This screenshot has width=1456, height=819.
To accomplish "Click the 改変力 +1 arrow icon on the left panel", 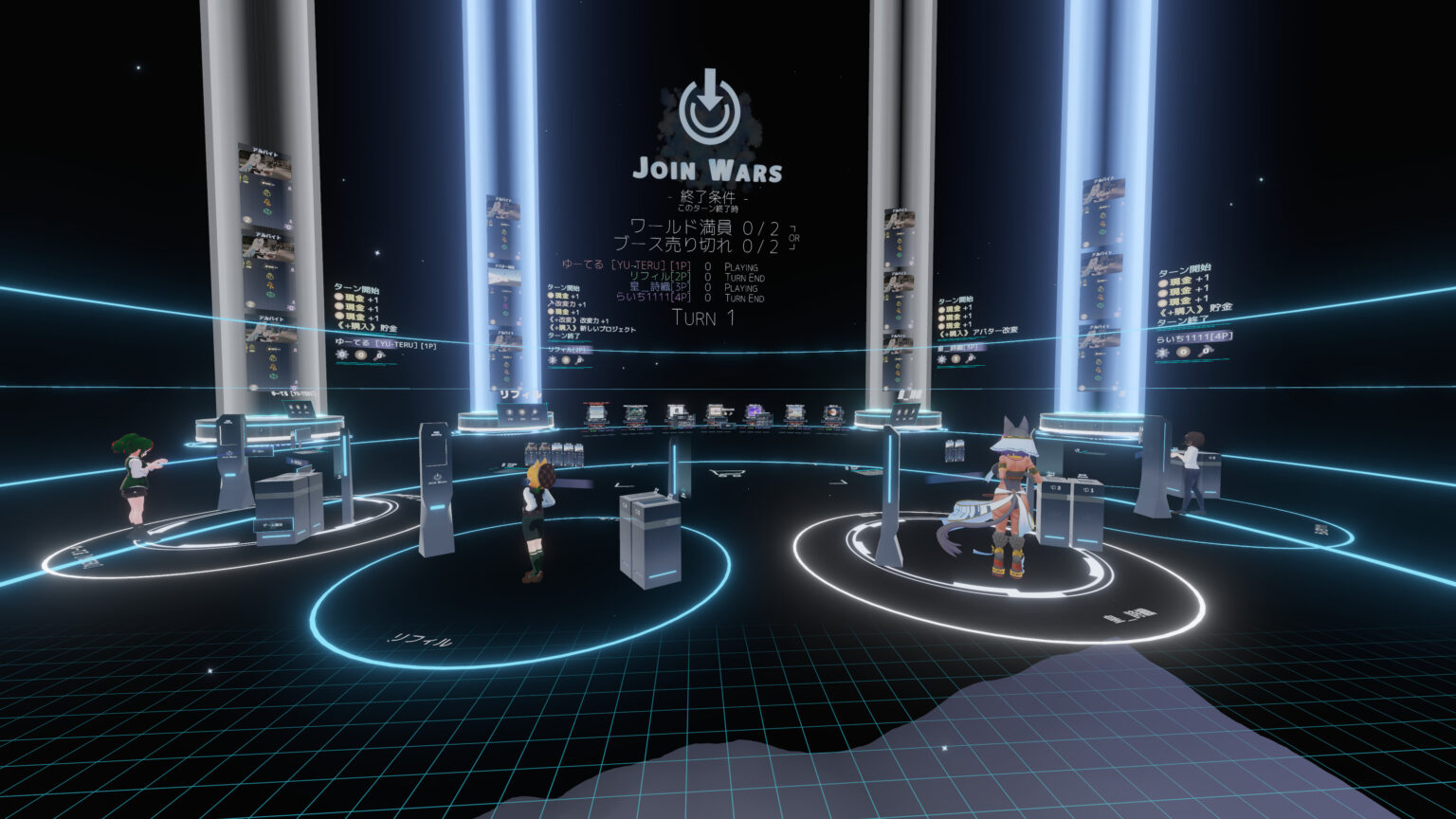I will [x=551, y=303].
